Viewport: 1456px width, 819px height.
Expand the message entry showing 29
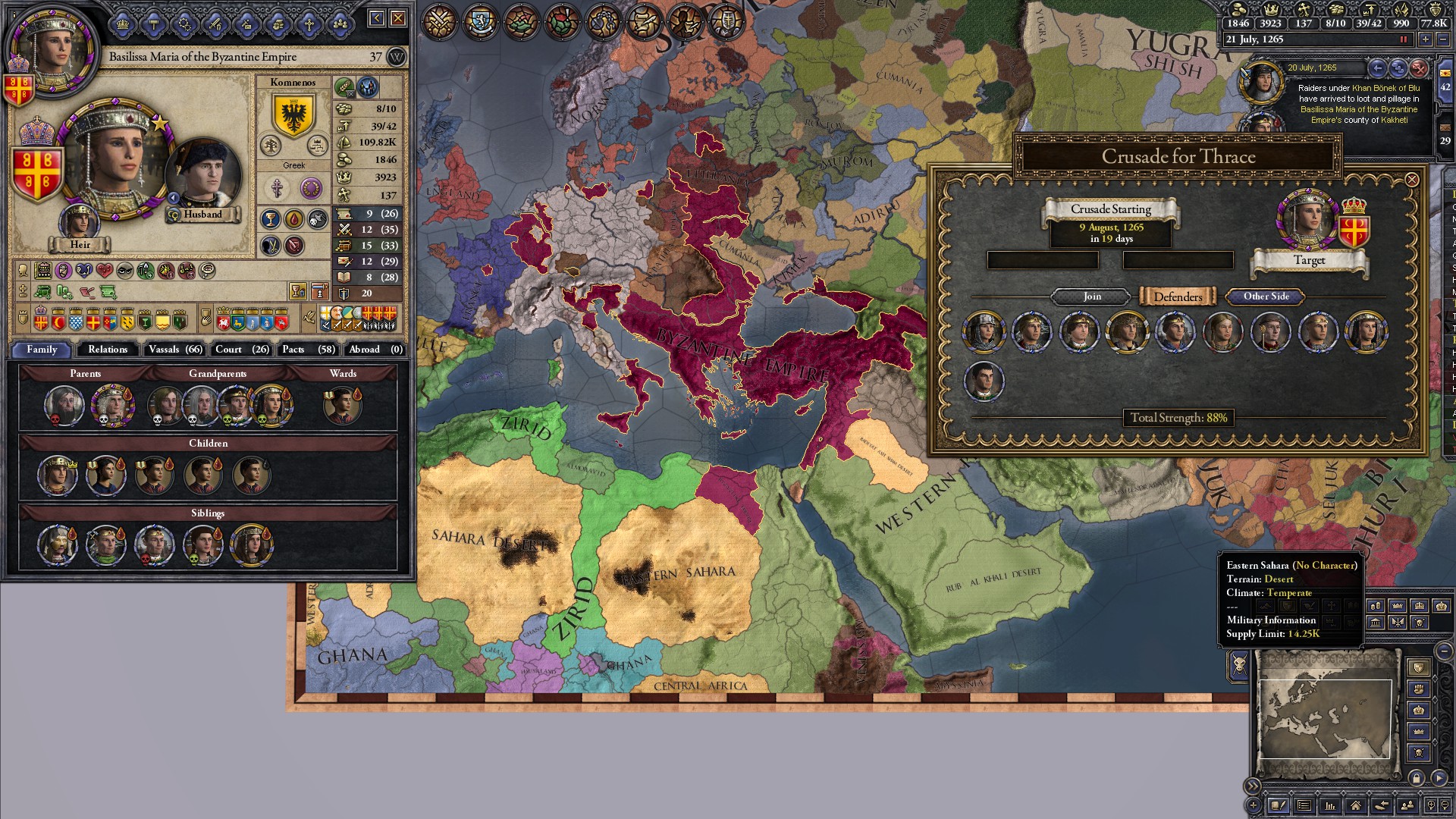coord(1444,136)
